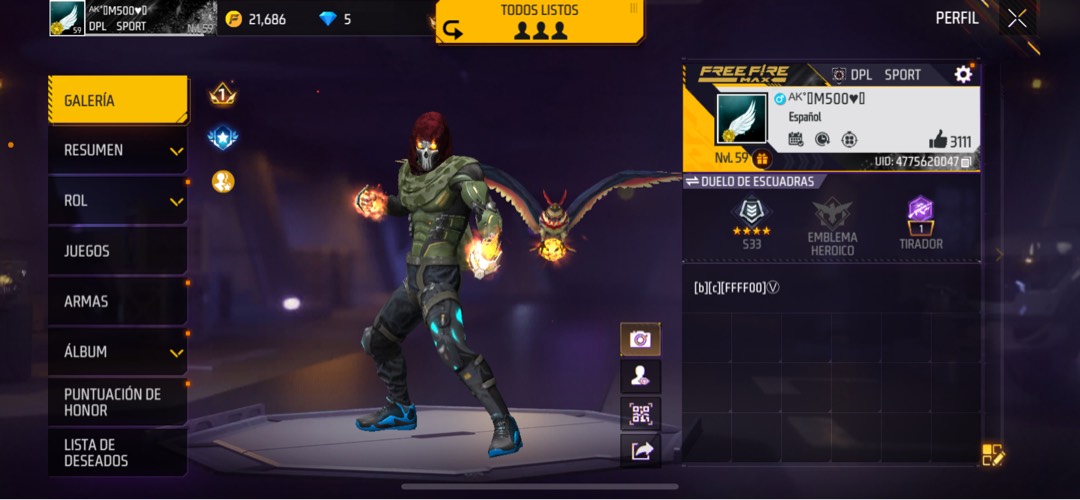Switch to the Rol section
Screen dimensions: 1080x500
pyautogui.click(x=117, y=201)
